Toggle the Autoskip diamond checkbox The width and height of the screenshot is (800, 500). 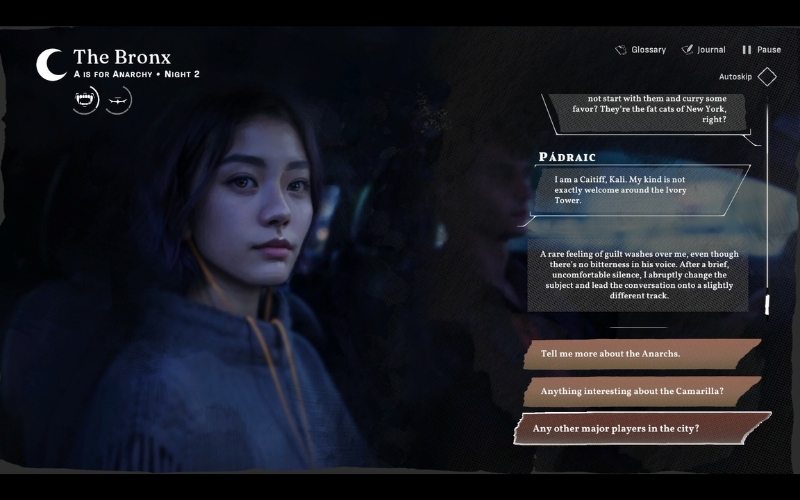[x=767, y=77]
